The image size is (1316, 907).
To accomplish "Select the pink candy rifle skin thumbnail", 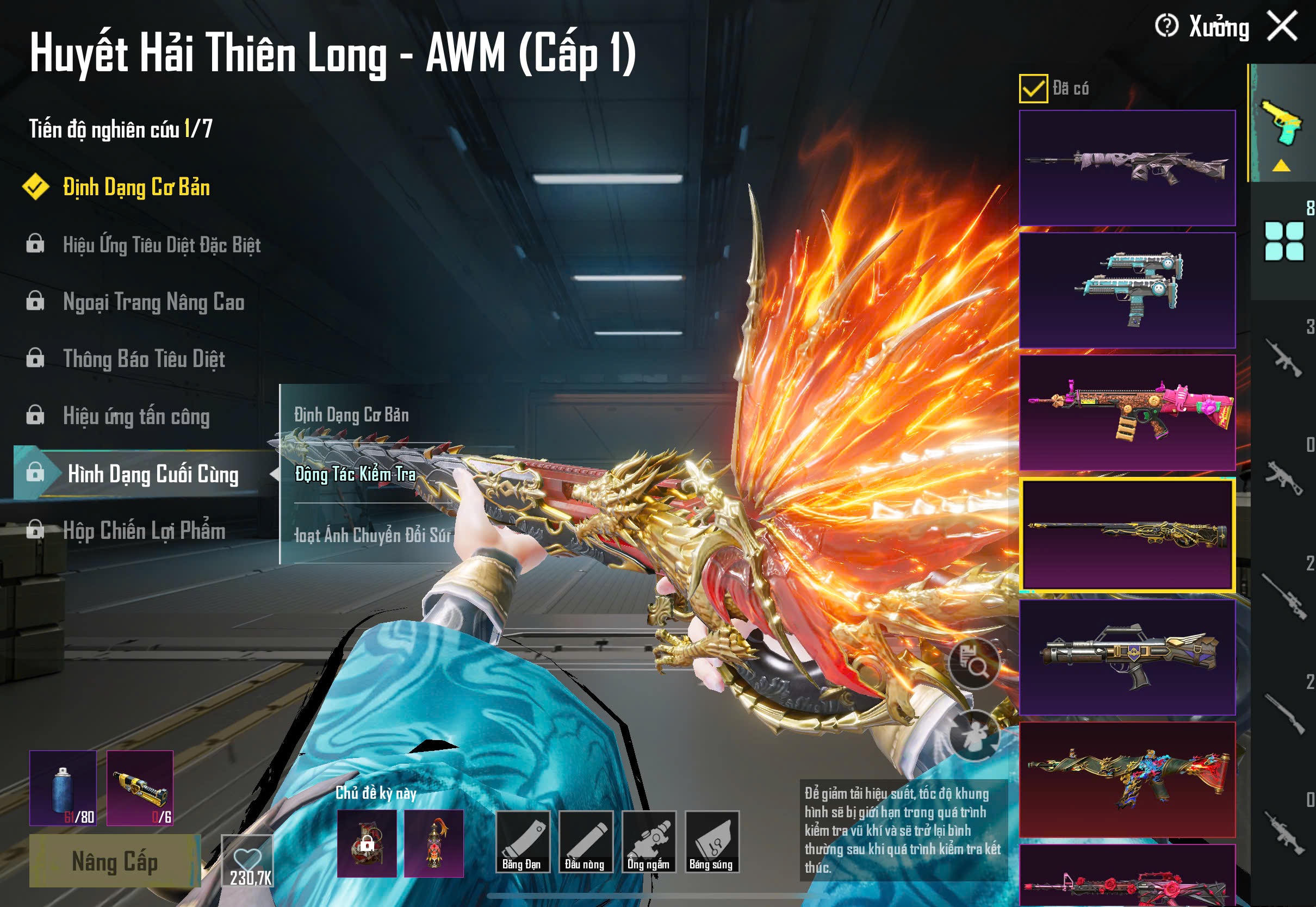I will [1127, 413].
